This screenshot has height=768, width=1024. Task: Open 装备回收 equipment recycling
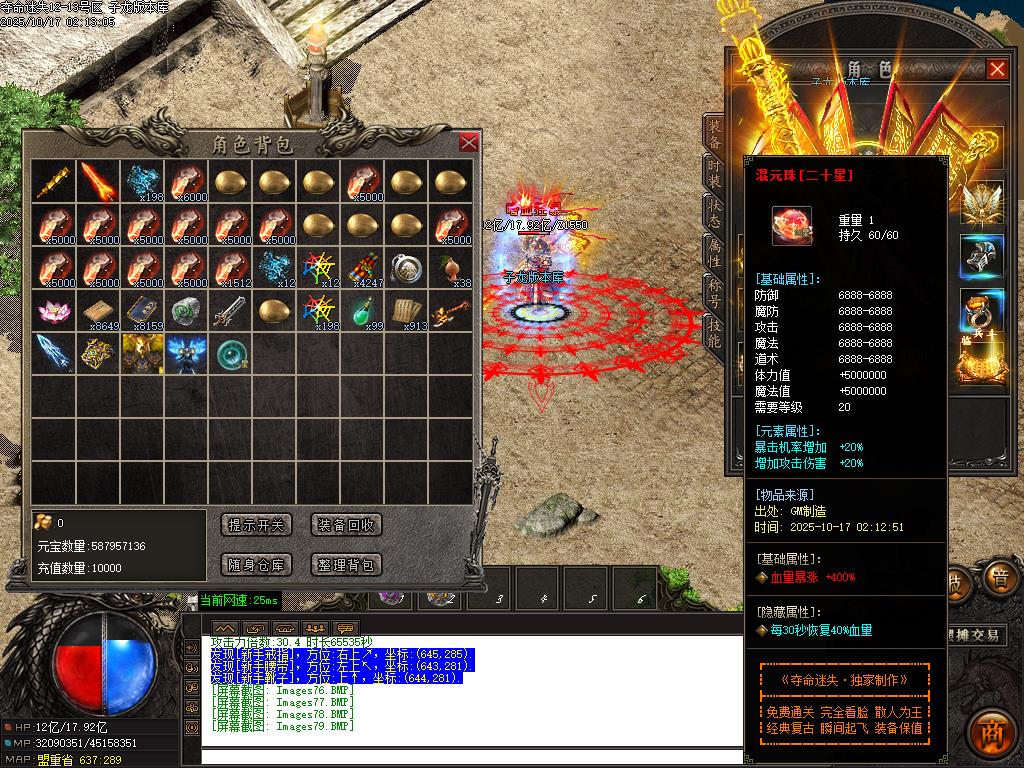pyautogui.click(x=346, y=525)
